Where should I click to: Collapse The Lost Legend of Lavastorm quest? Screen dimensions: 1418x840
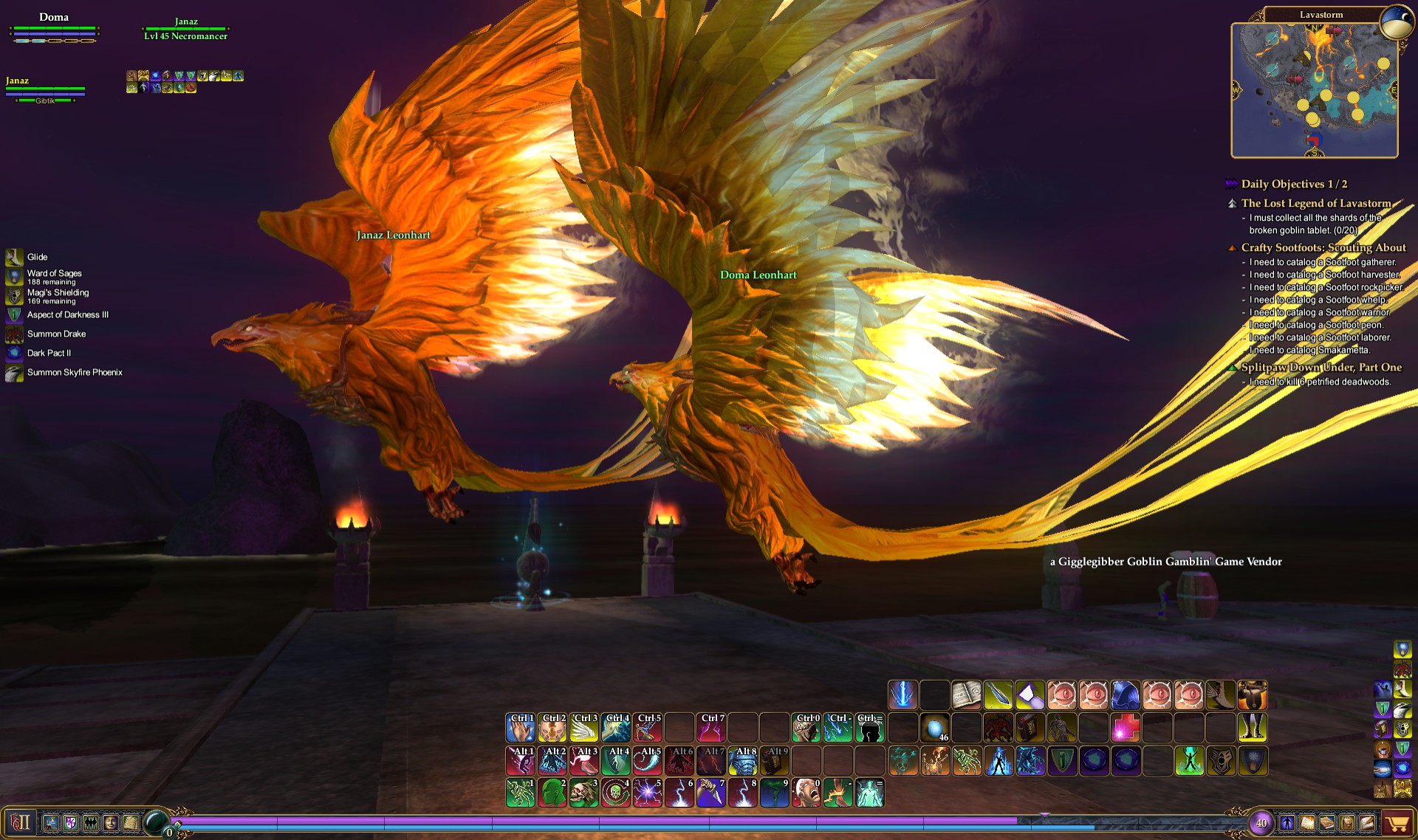click(1233, 204)
